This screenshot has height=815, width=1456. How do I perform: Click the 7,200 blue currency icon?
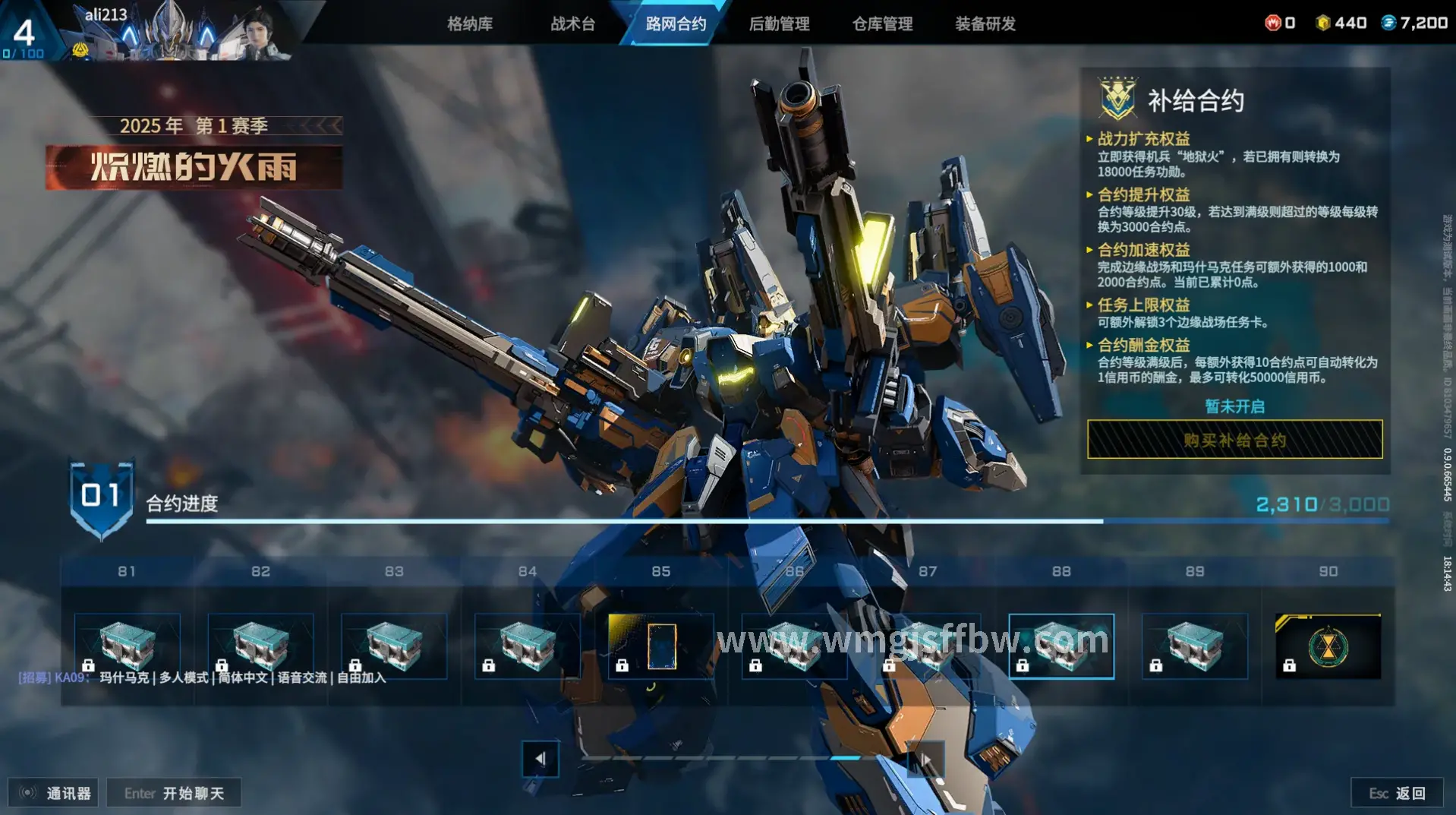(x=1388, y=23)
